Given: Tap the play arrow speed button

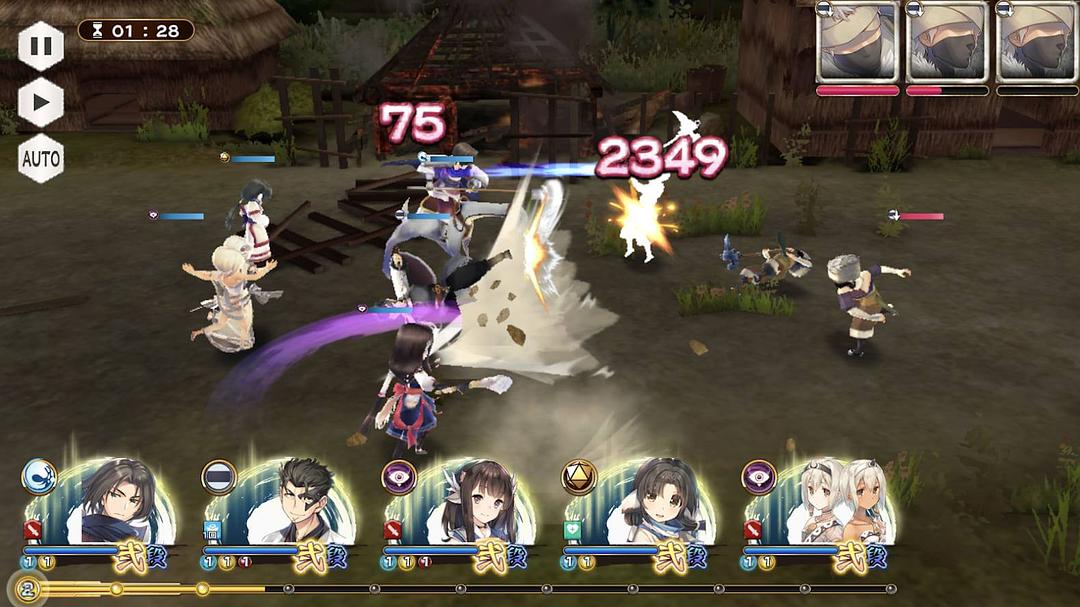Looking at the screenshot, I should pyautogui.click(x=41, y=102).
